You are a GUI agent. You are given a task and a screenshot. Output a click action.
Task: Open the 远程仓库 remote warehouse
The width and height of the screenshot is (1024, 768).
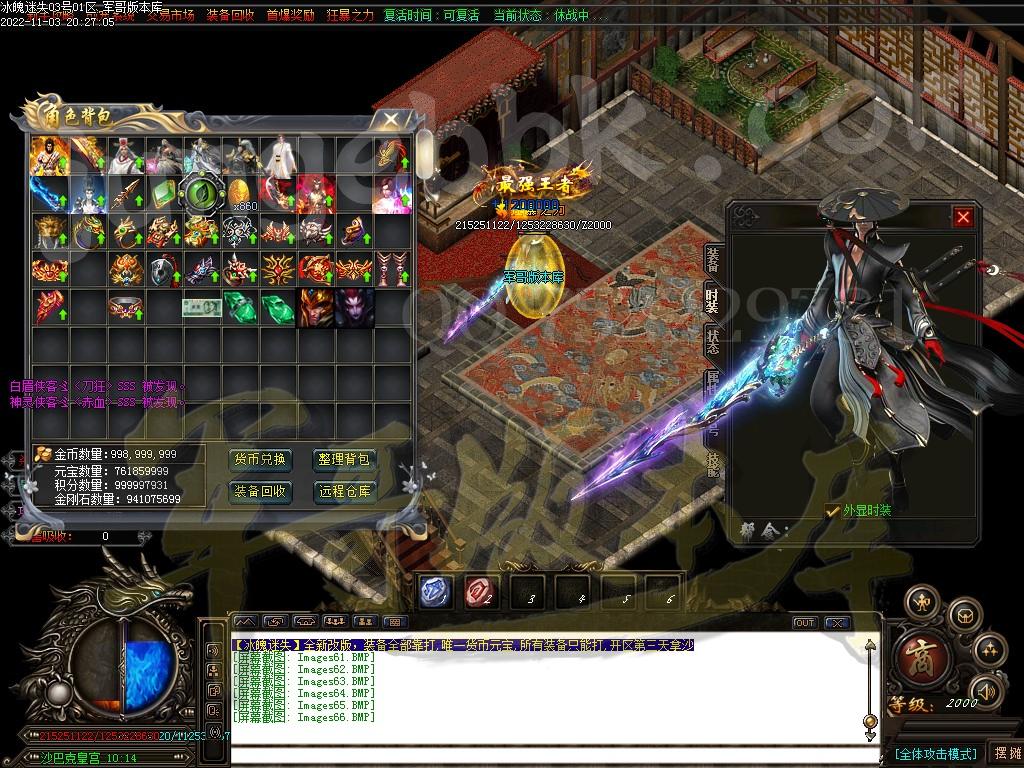click(345, 492)
